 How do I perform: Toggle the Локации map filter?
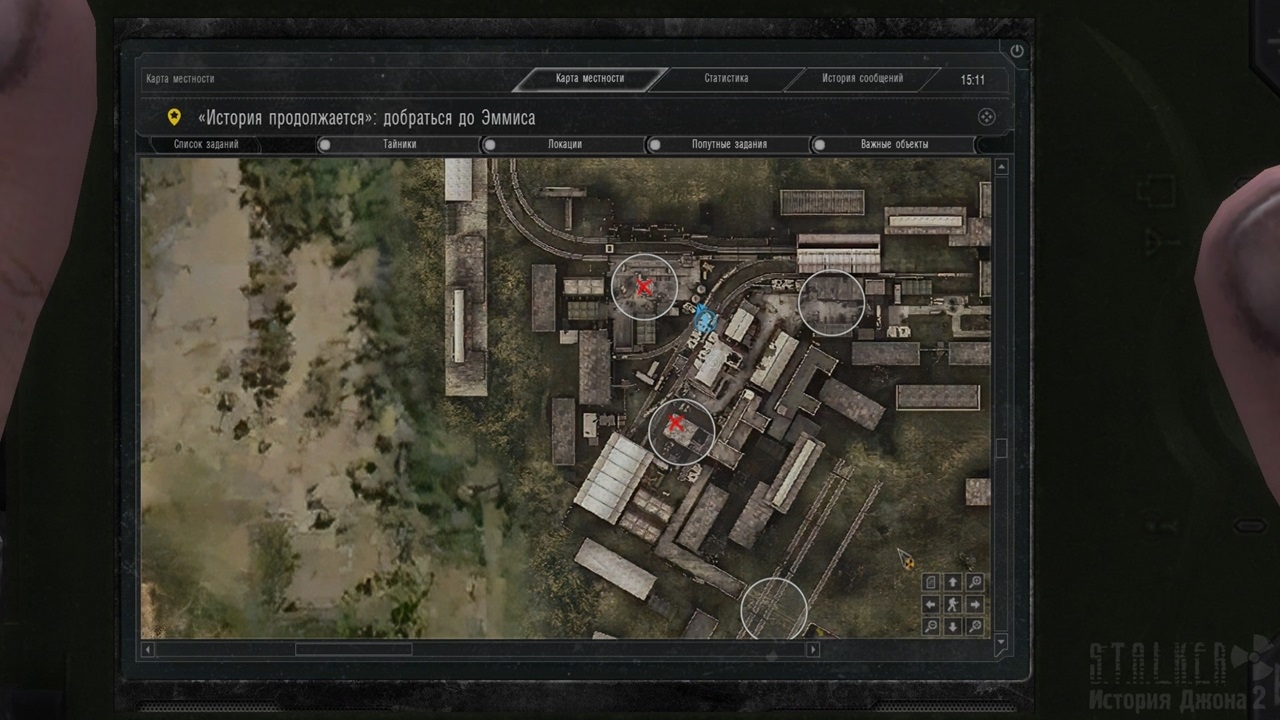coord(490,145)
